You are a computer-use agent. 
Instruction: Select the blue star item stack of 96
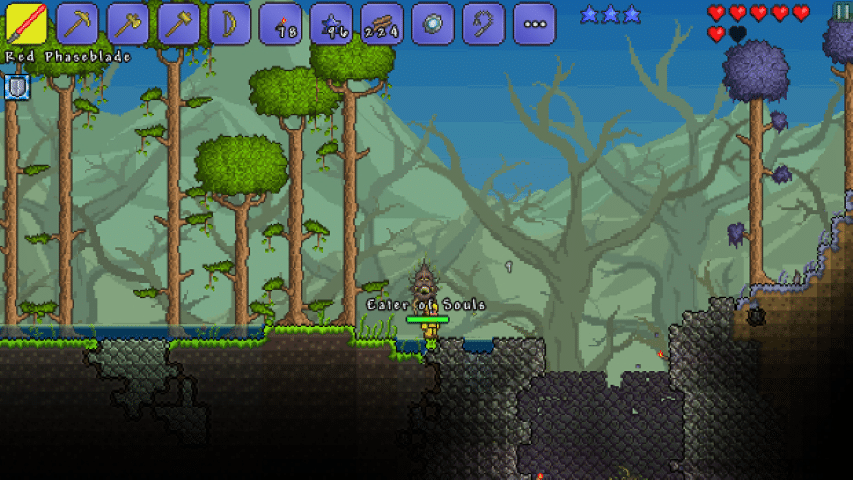tap(331, 24)
